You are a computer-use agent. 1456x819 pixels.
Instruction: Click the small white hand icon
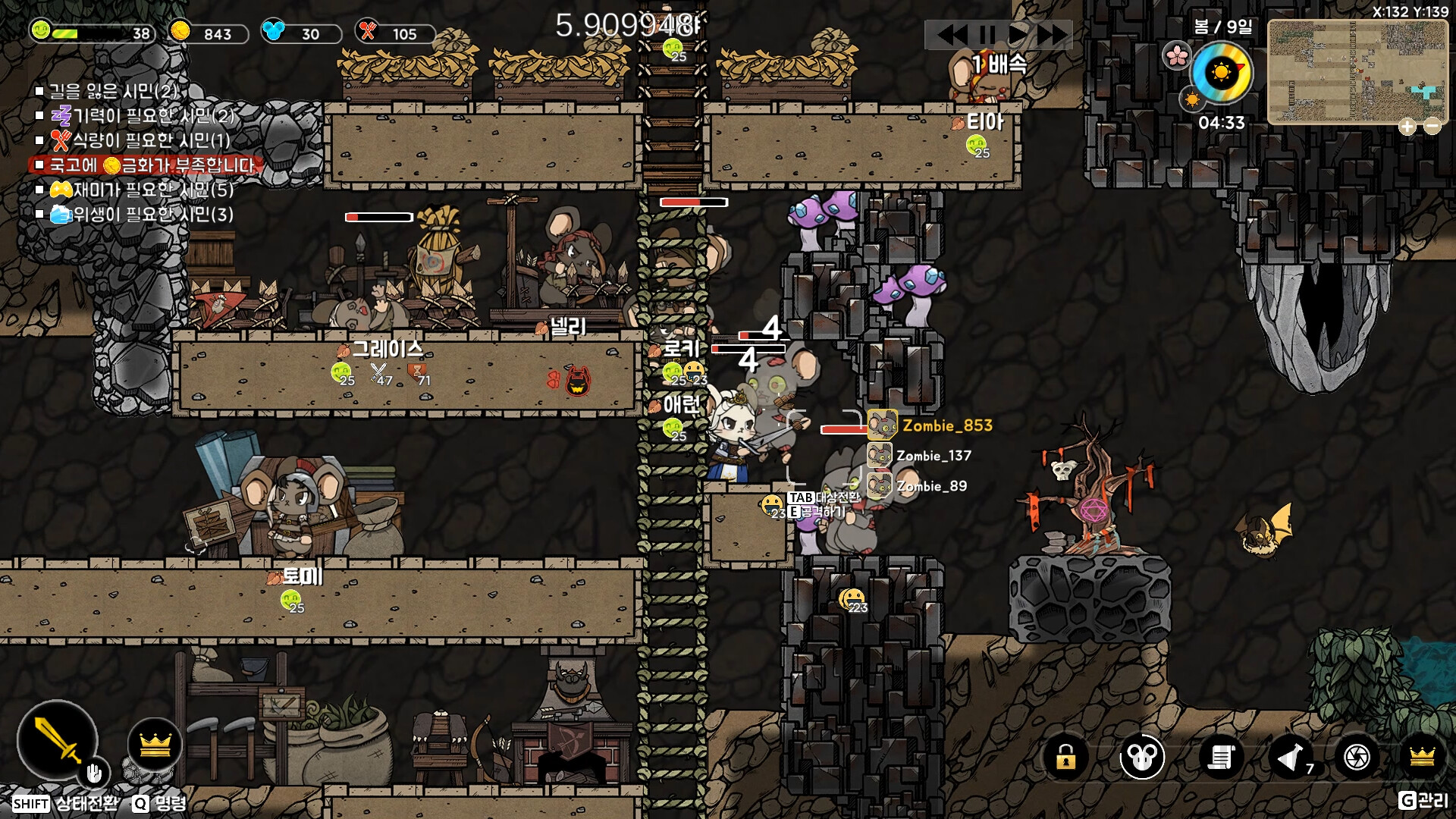[94, 773]
